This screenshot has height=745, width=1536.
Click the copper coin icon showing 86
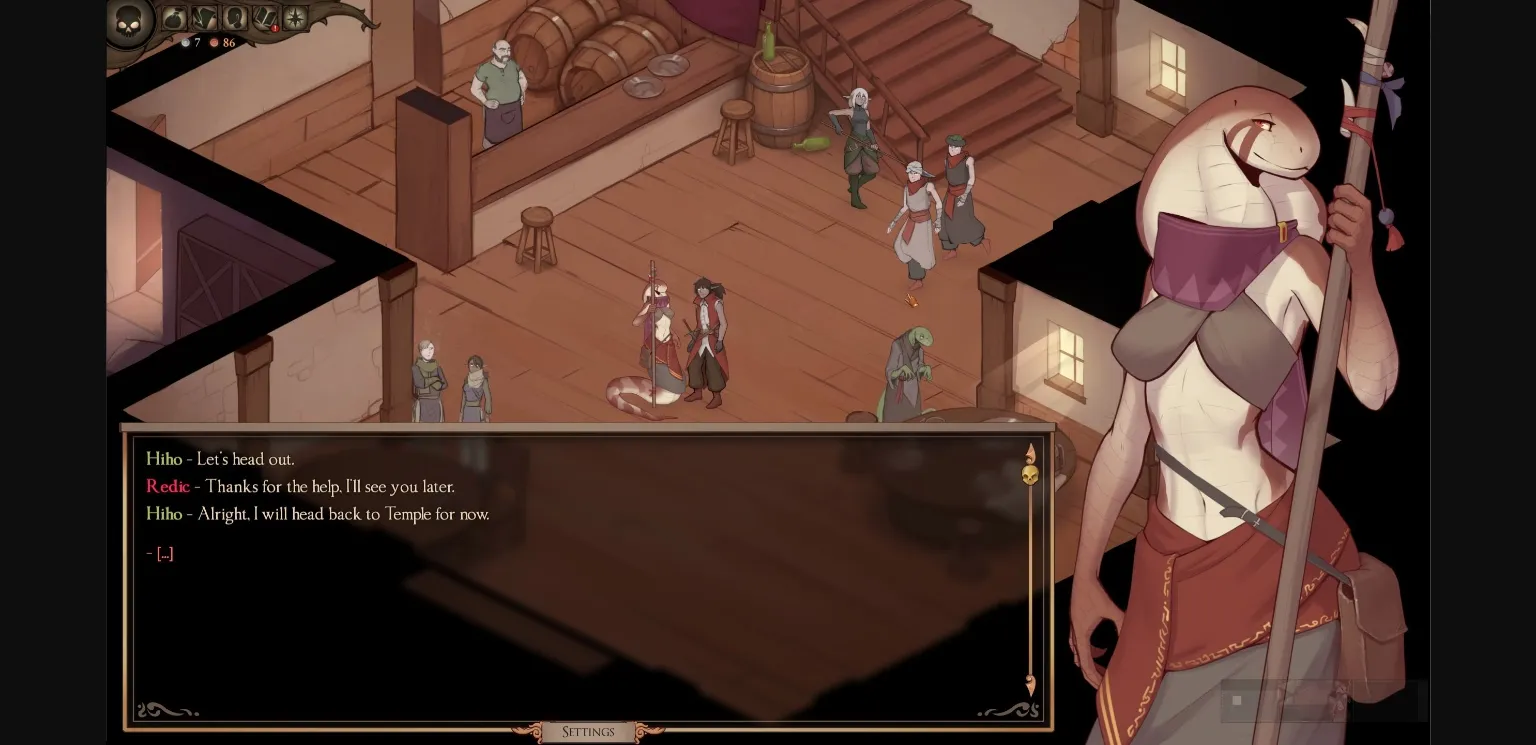[x=215, y=42]
